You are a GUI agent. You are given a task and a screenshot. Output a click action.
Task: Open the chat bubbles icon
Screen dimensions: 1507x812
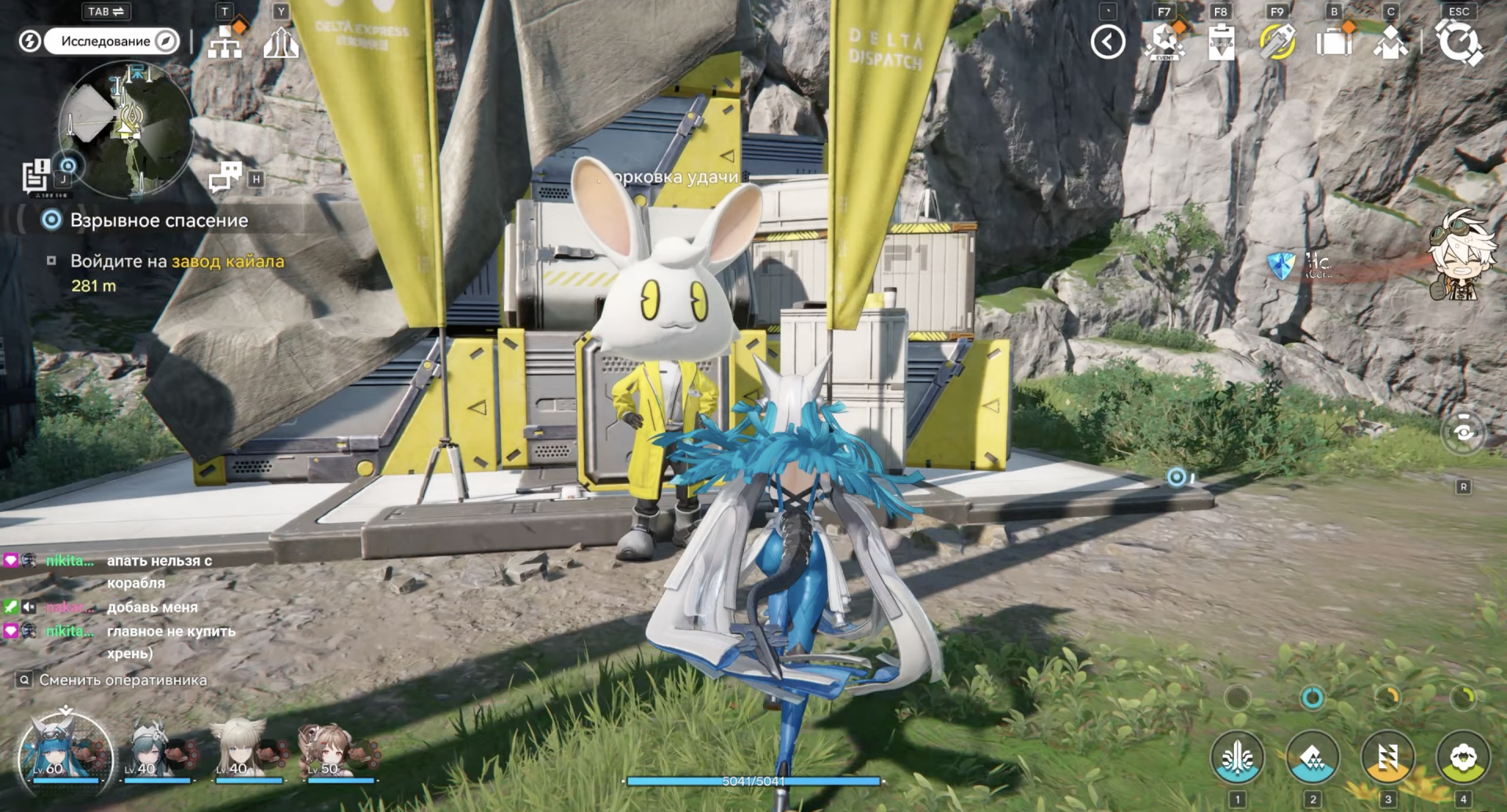(225, 177)
